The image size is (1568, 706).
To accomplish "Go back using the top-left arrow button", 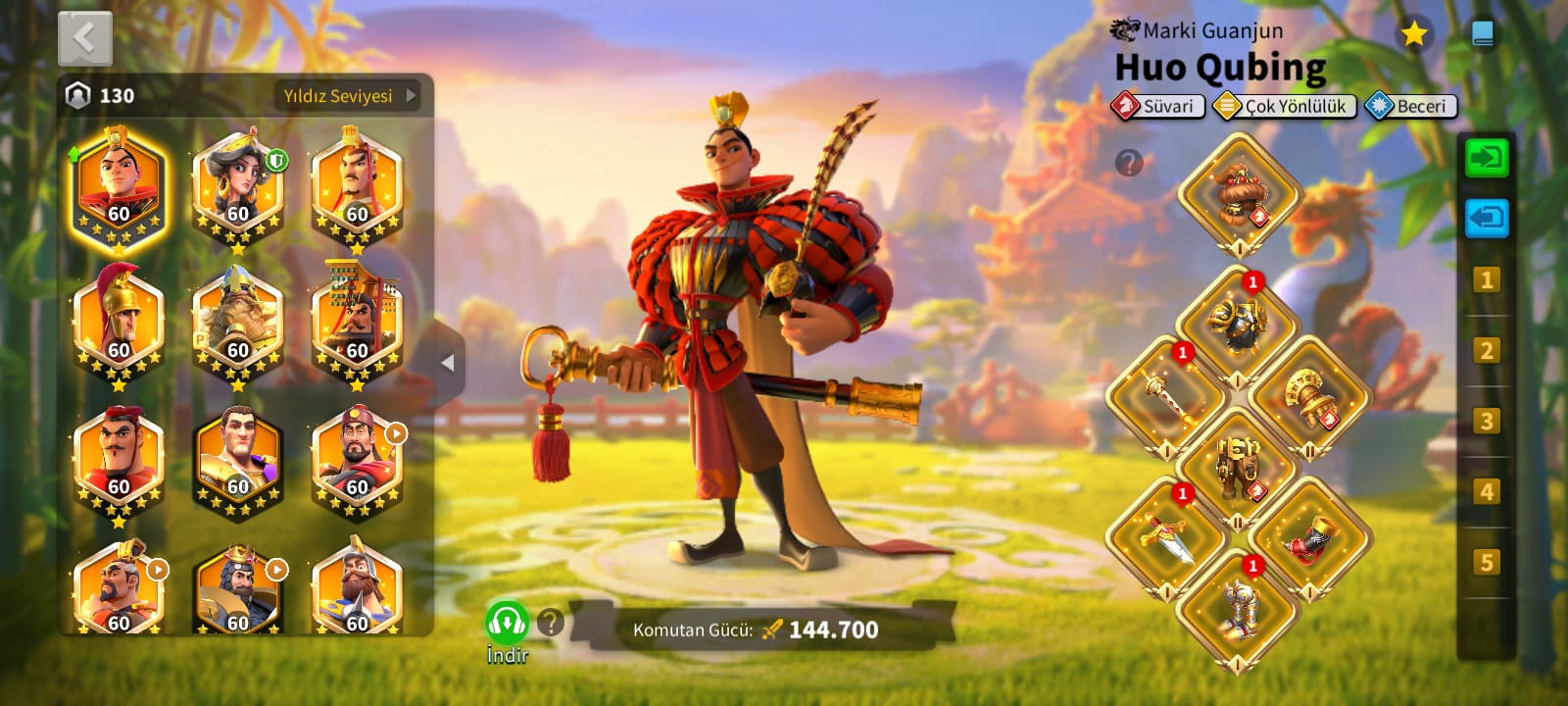I will coord(85,39).
